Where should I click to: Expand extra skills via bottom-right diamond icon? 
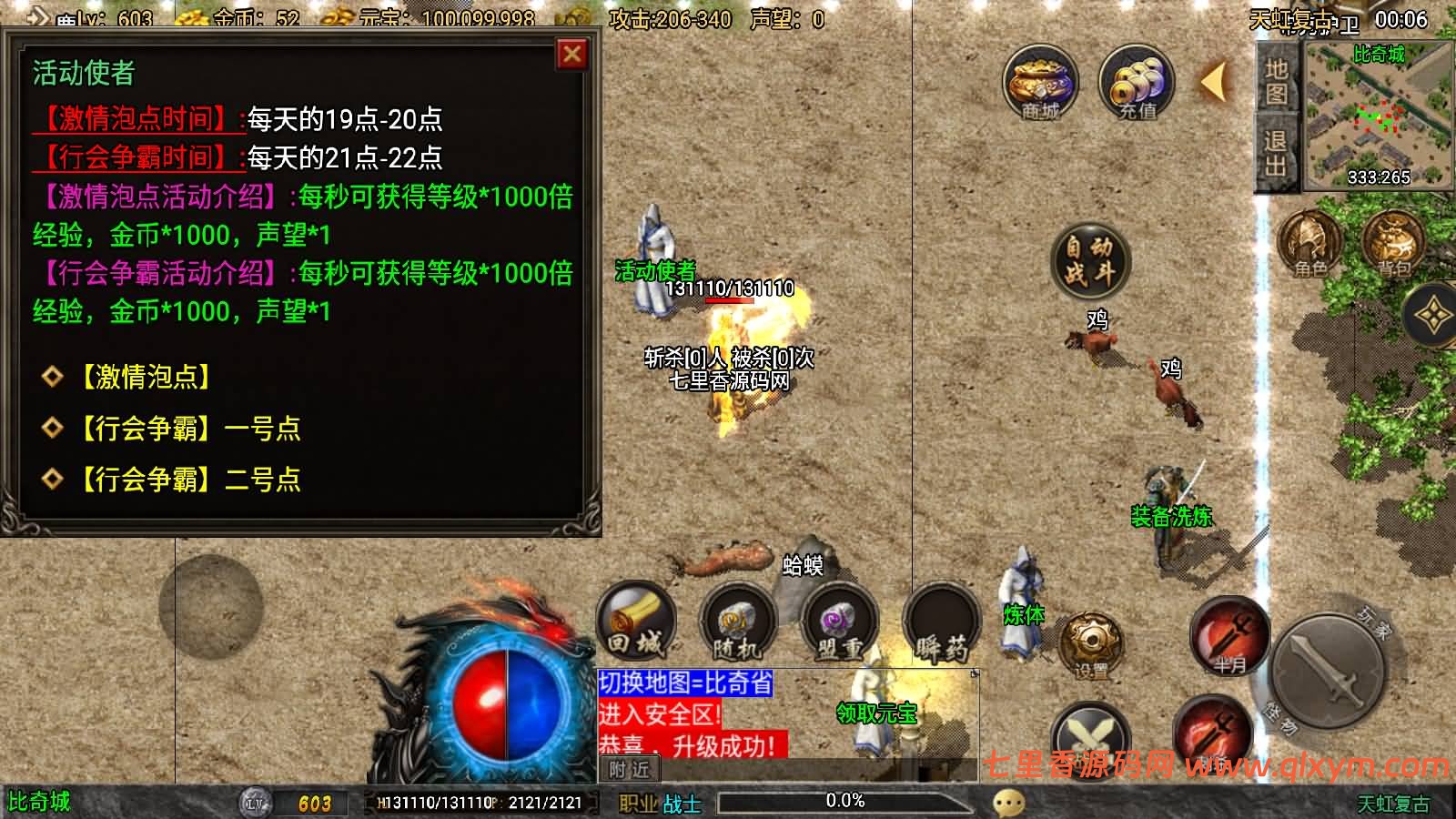click(1433, 314)
